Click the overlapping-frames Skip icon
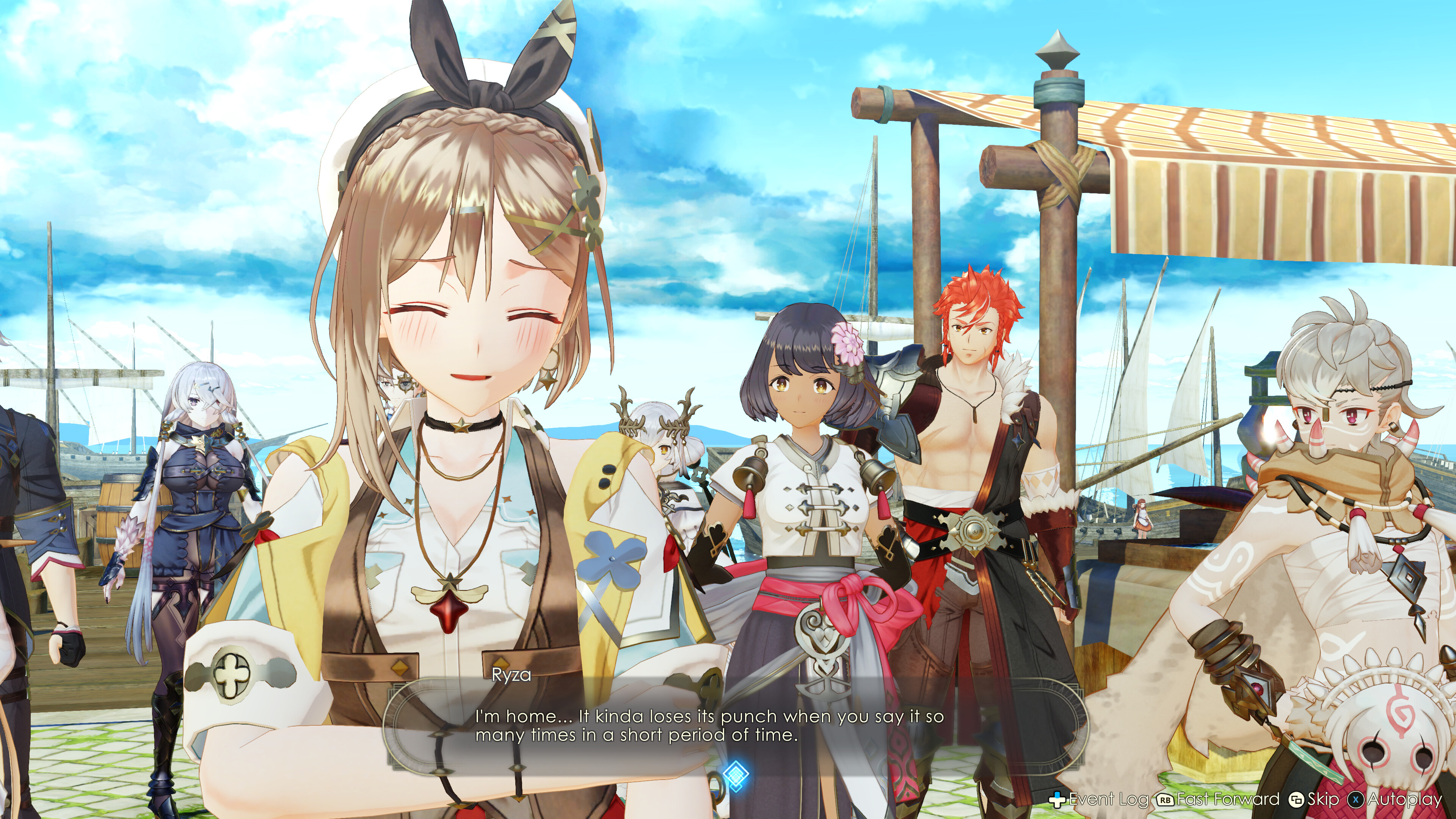This screenshot has width=1456, height=819. [x=1296, y=800]
